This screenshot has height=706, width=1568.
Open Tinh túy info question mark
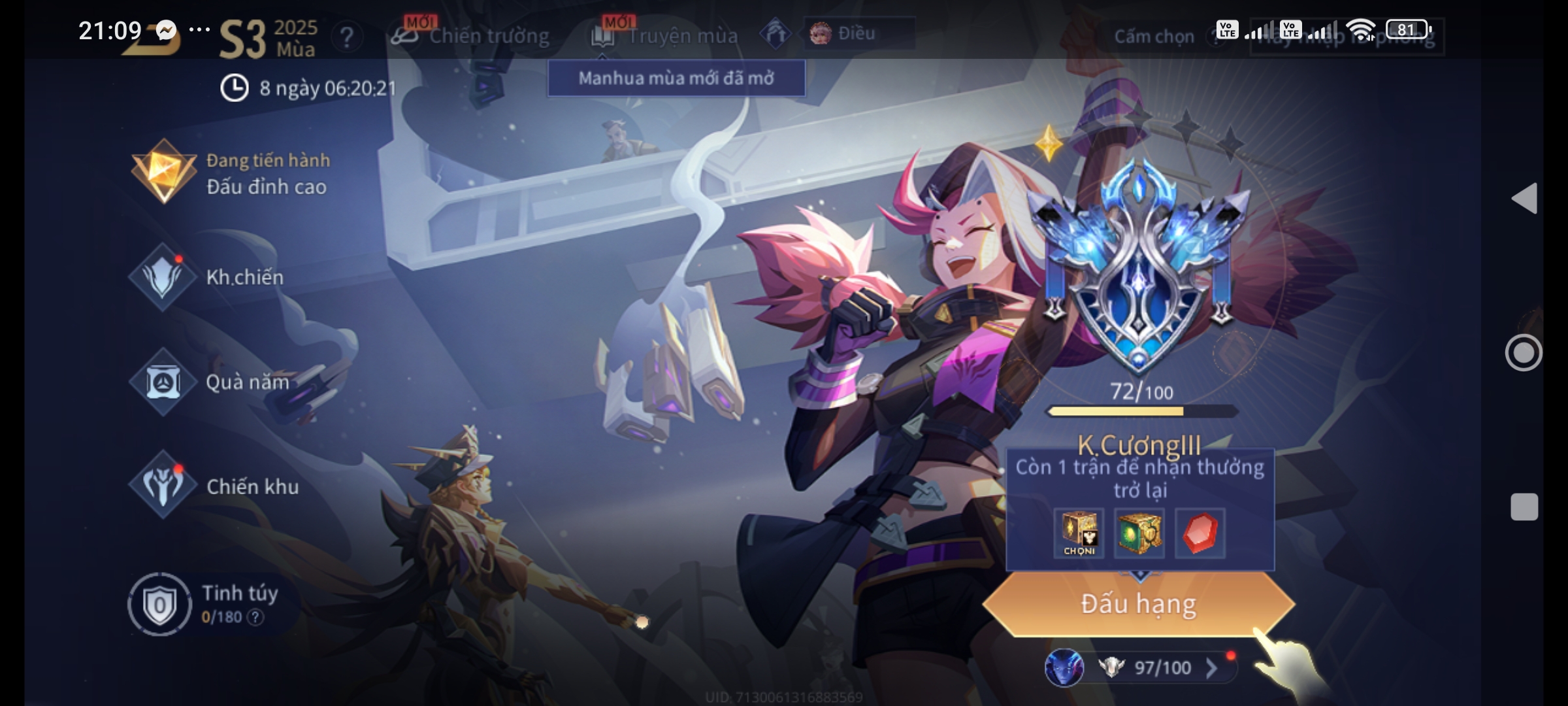tap(256, 617)
